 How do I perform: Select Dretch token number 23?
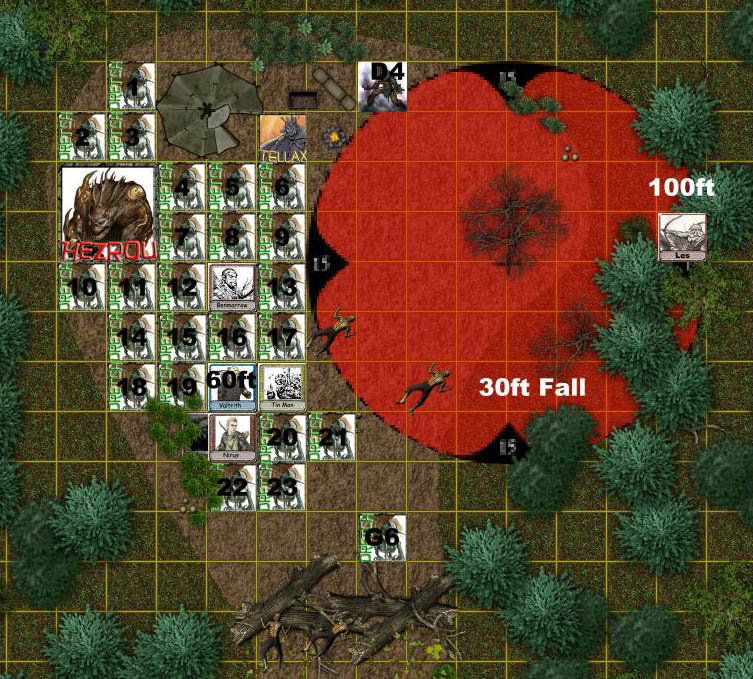pyautogui.click(x=283, y=487)
